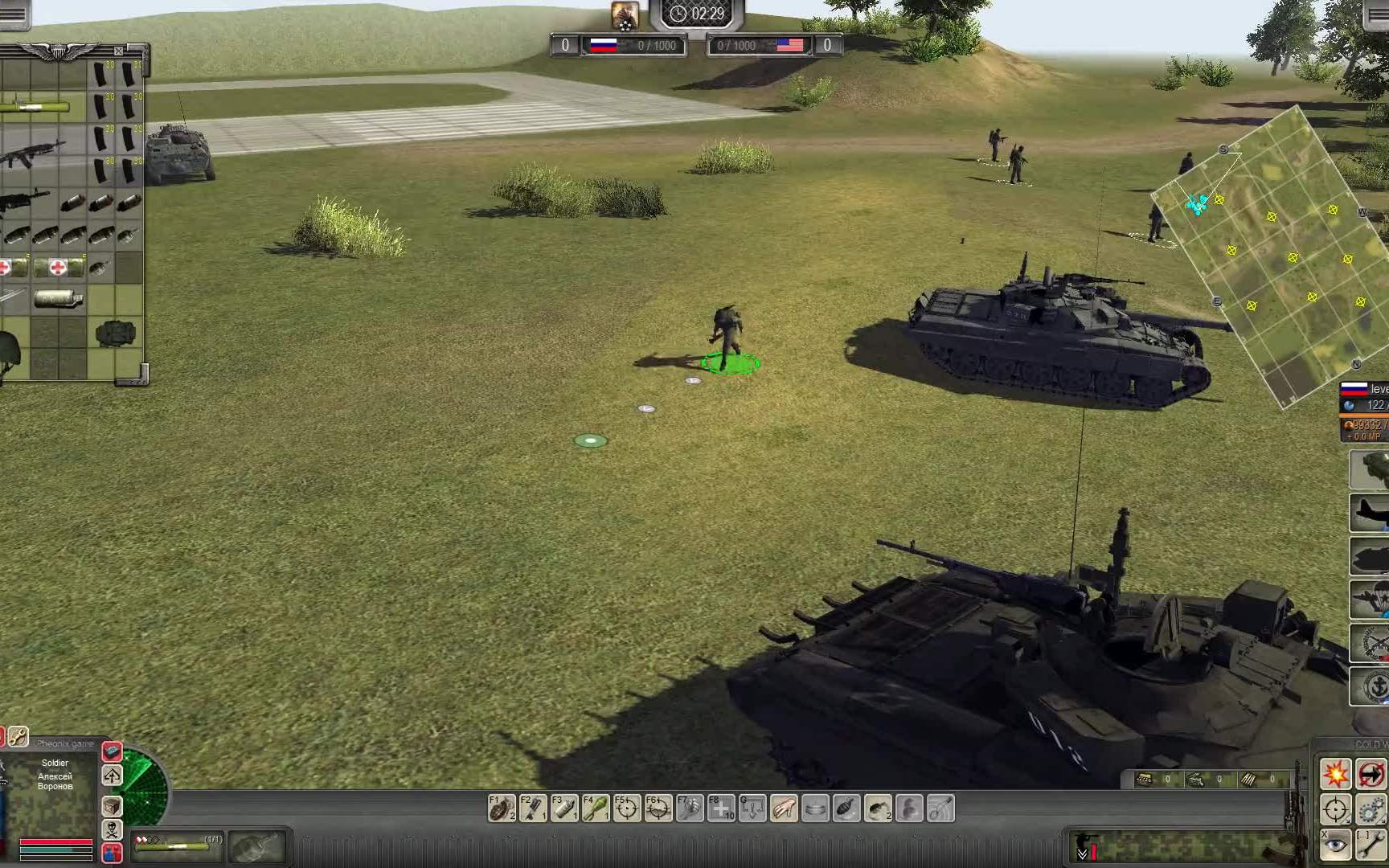Activate the F4 rocket hotbar slot

click(x=596, y=809)
